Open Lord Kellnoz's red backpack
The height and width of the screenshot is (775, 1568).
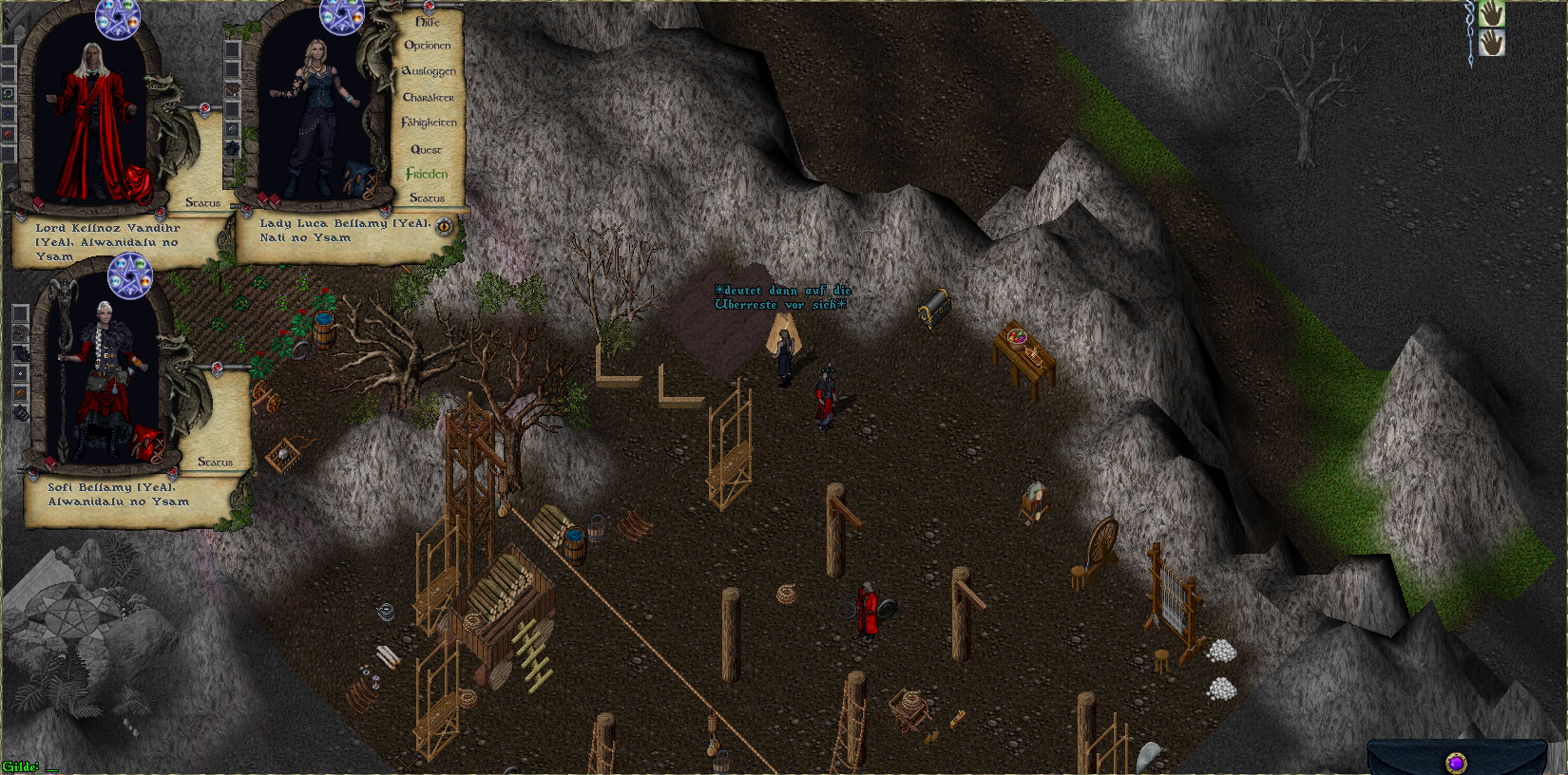pyautogui.click(x=137, y=183)
